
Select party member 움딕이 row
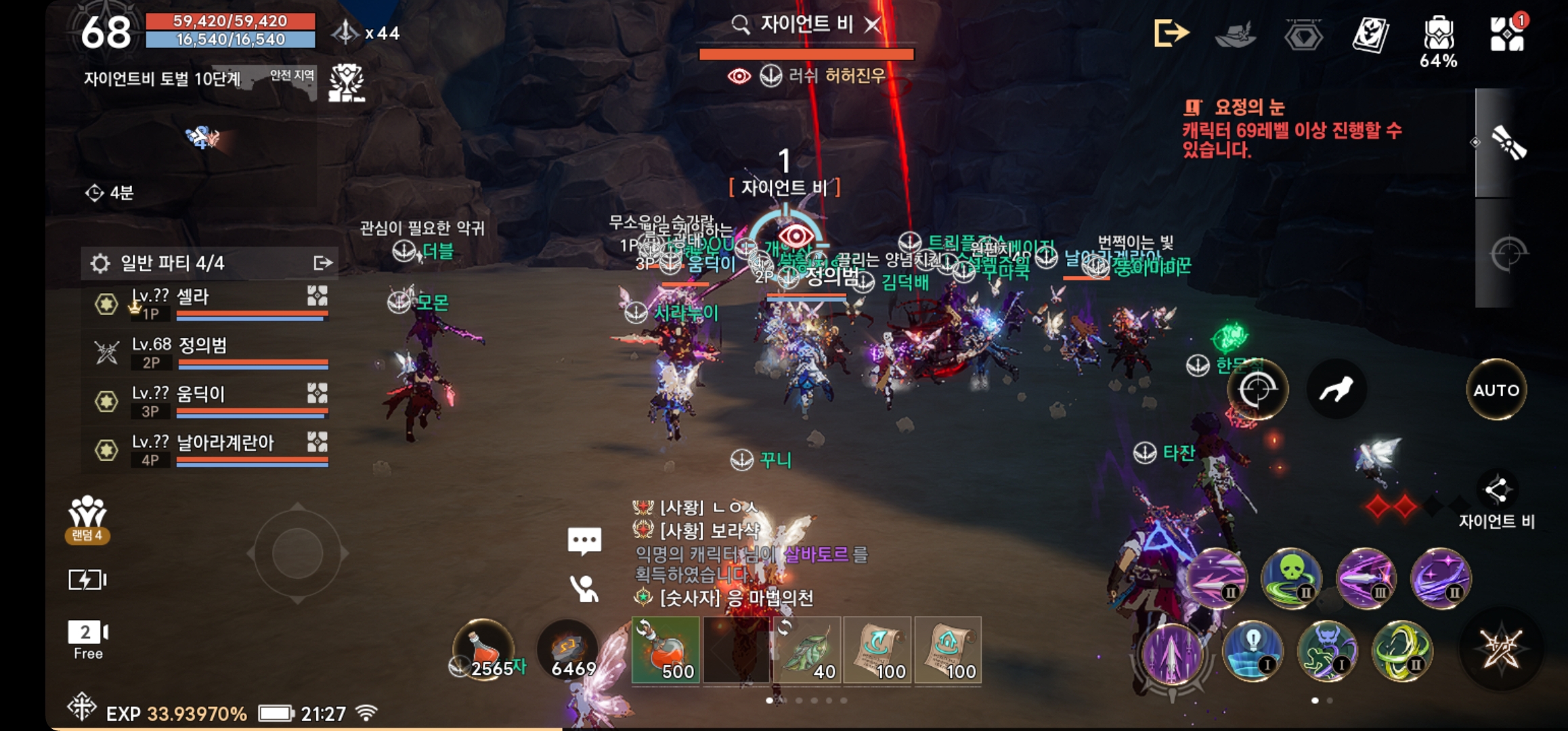tap(210, 401)
